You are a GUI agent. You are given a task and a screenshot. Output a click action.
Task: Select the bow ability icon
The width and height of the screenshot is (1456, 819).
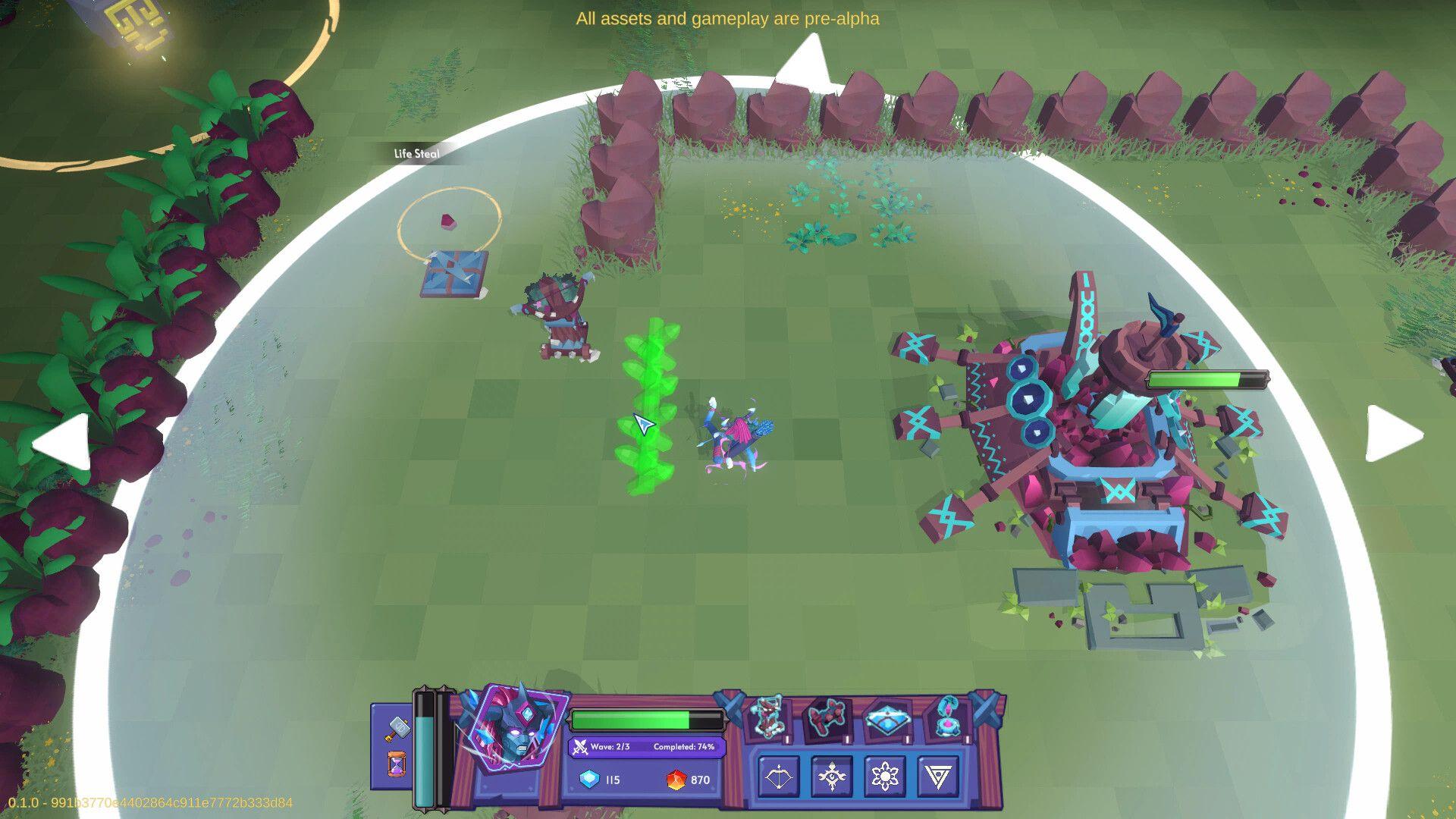[x=778, y=777]
